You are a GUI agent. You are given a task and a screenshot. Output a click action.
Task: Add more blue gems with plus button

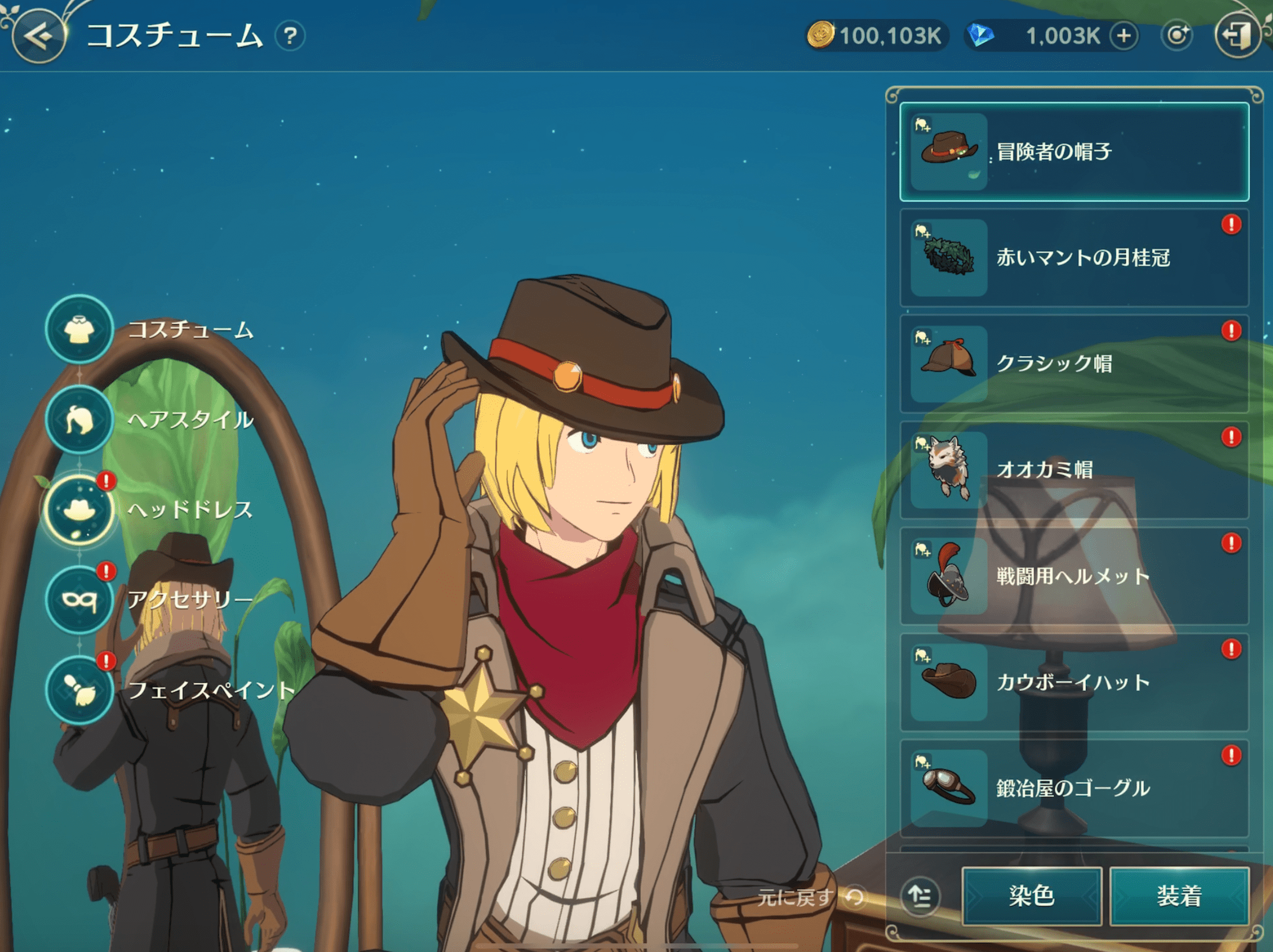point(1124,36)
